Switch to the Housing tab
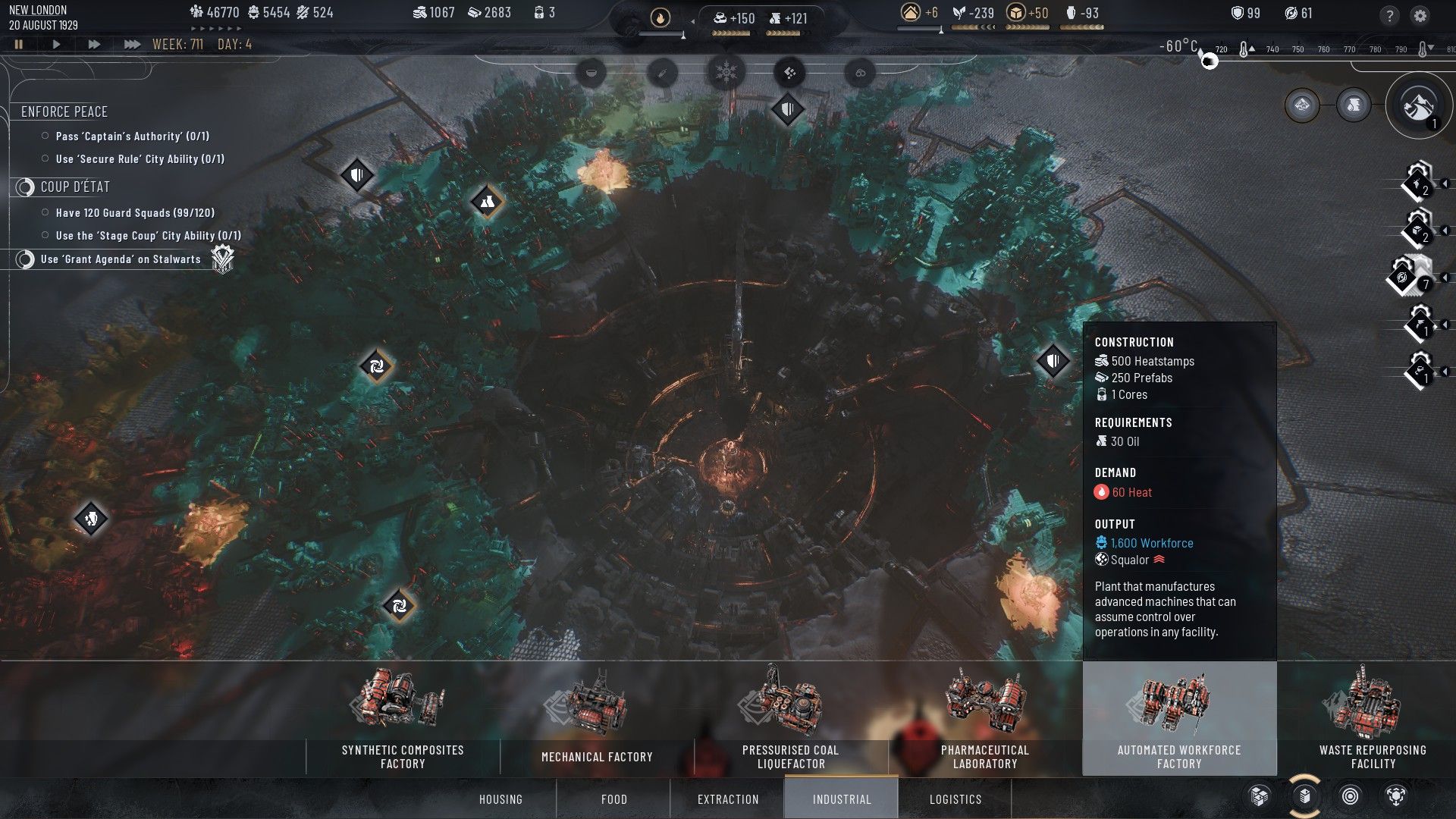This screenshot has height=819, width=1456. (x=501, y=799)
